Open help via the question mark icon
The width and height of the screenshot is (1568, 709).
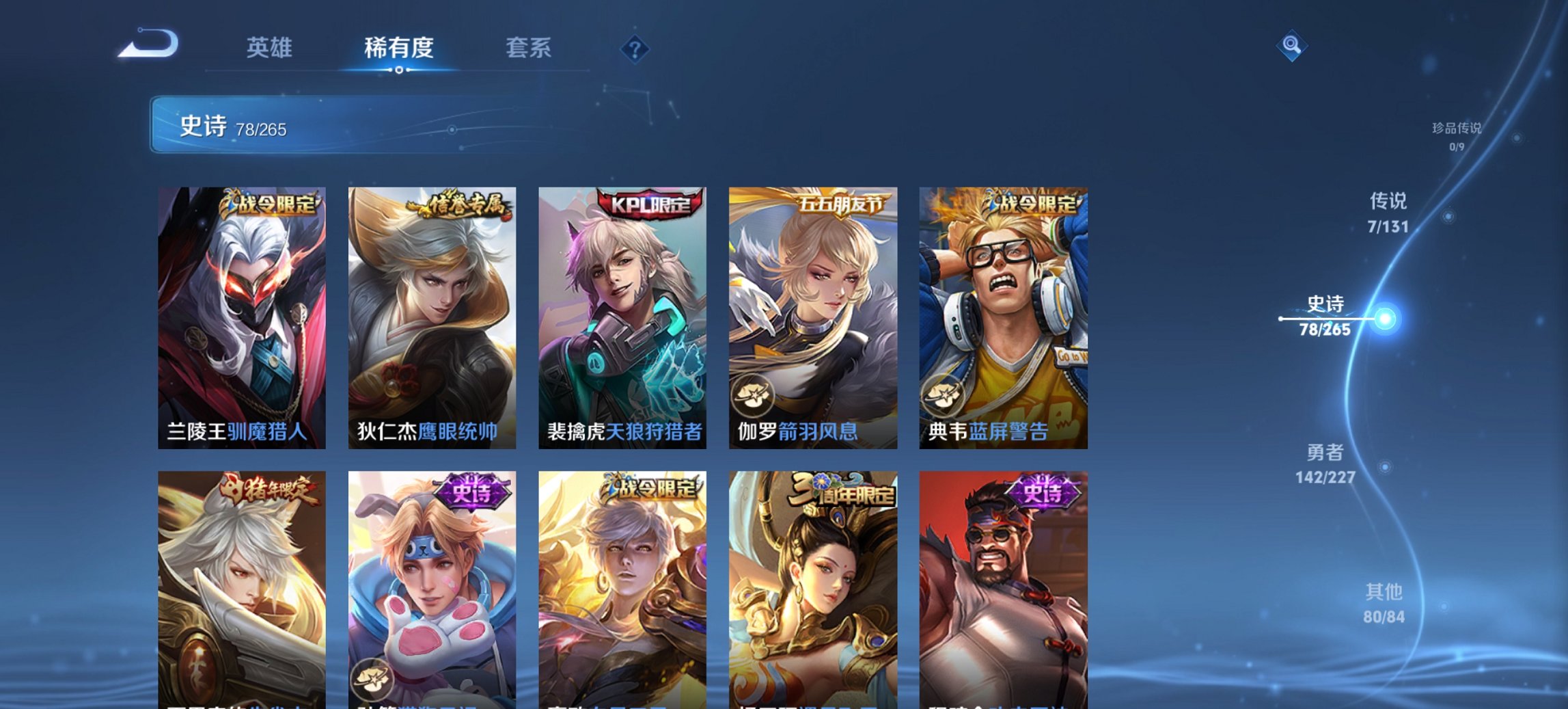[633, 48]
